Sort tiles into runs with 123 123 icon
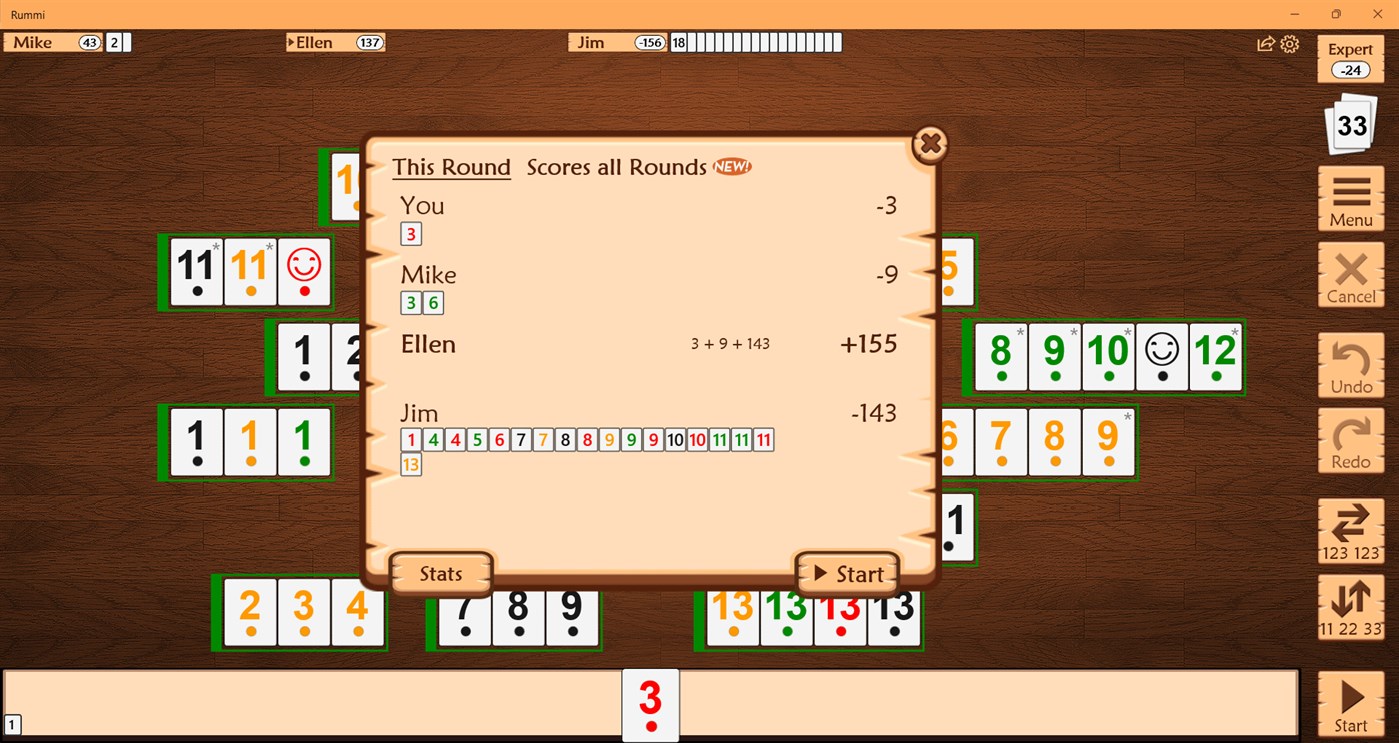The width and height of the screenshot is (1399, 743). (x=1350, y=532)
